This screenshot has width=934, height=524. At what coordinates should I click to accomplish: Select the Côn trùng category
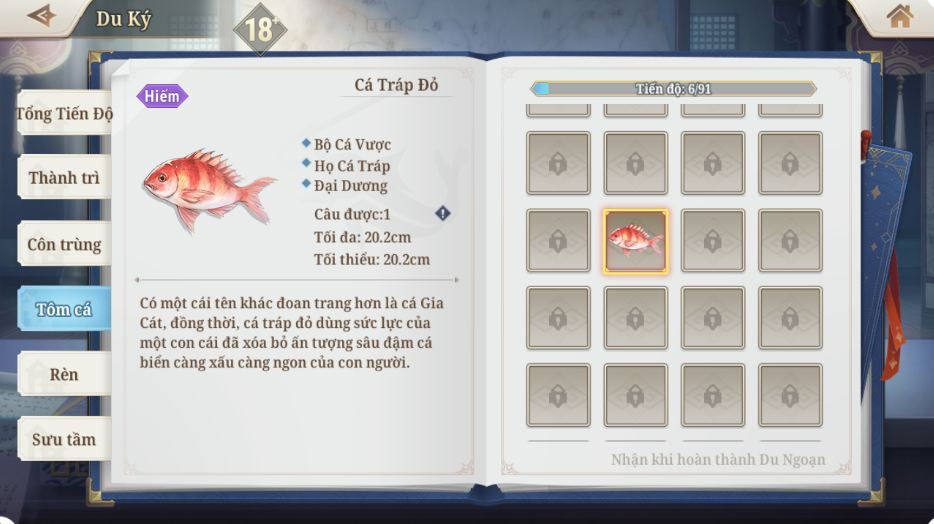[x=64, y=244]
